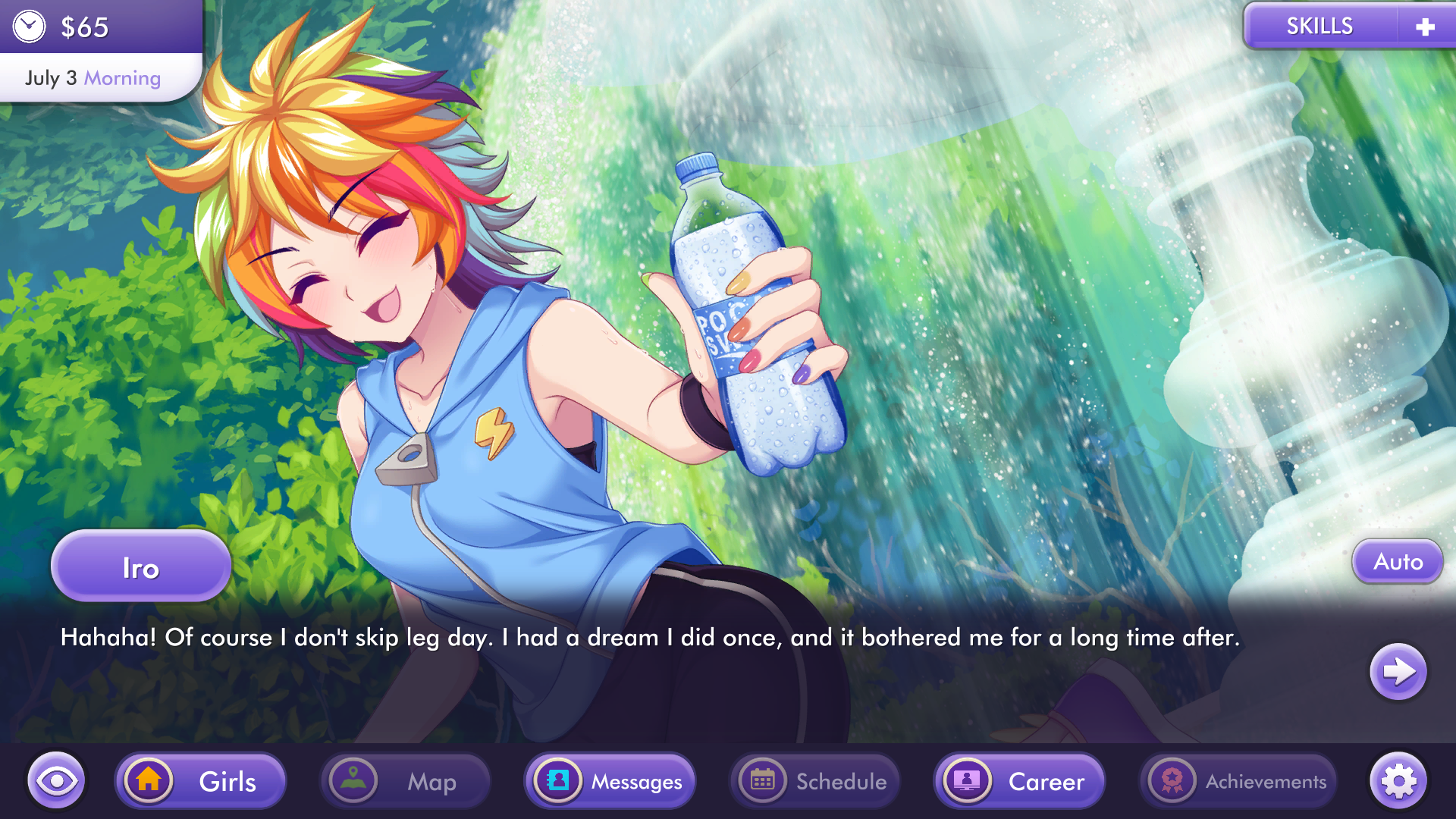Advance dialogue with the arrow button

[1398, 671]
